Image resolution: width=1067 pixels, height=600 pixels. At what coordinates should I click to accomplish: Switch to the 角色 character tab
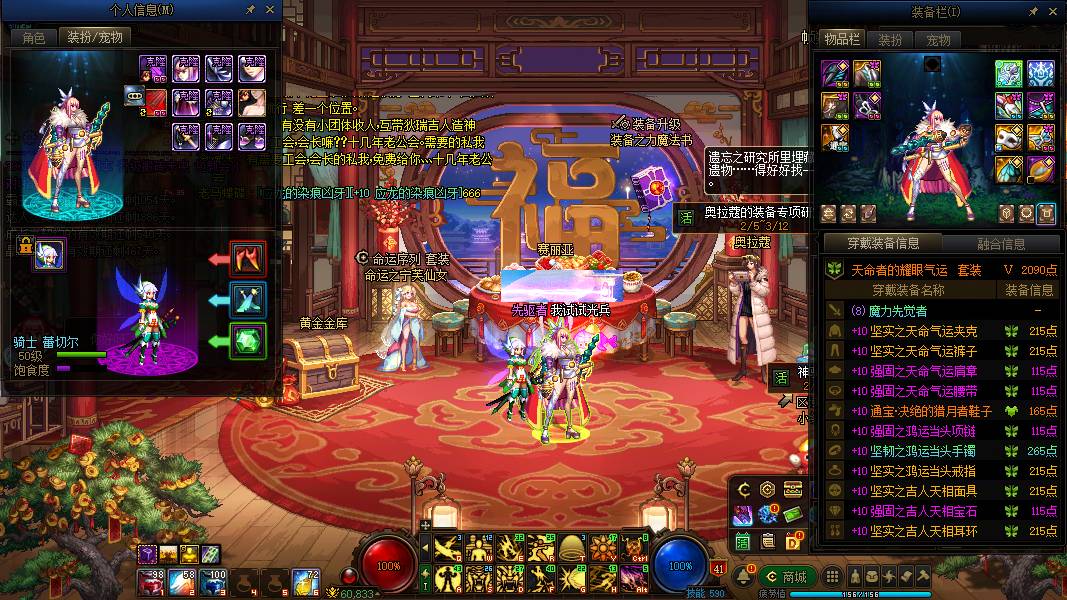(x=34, y=37)
